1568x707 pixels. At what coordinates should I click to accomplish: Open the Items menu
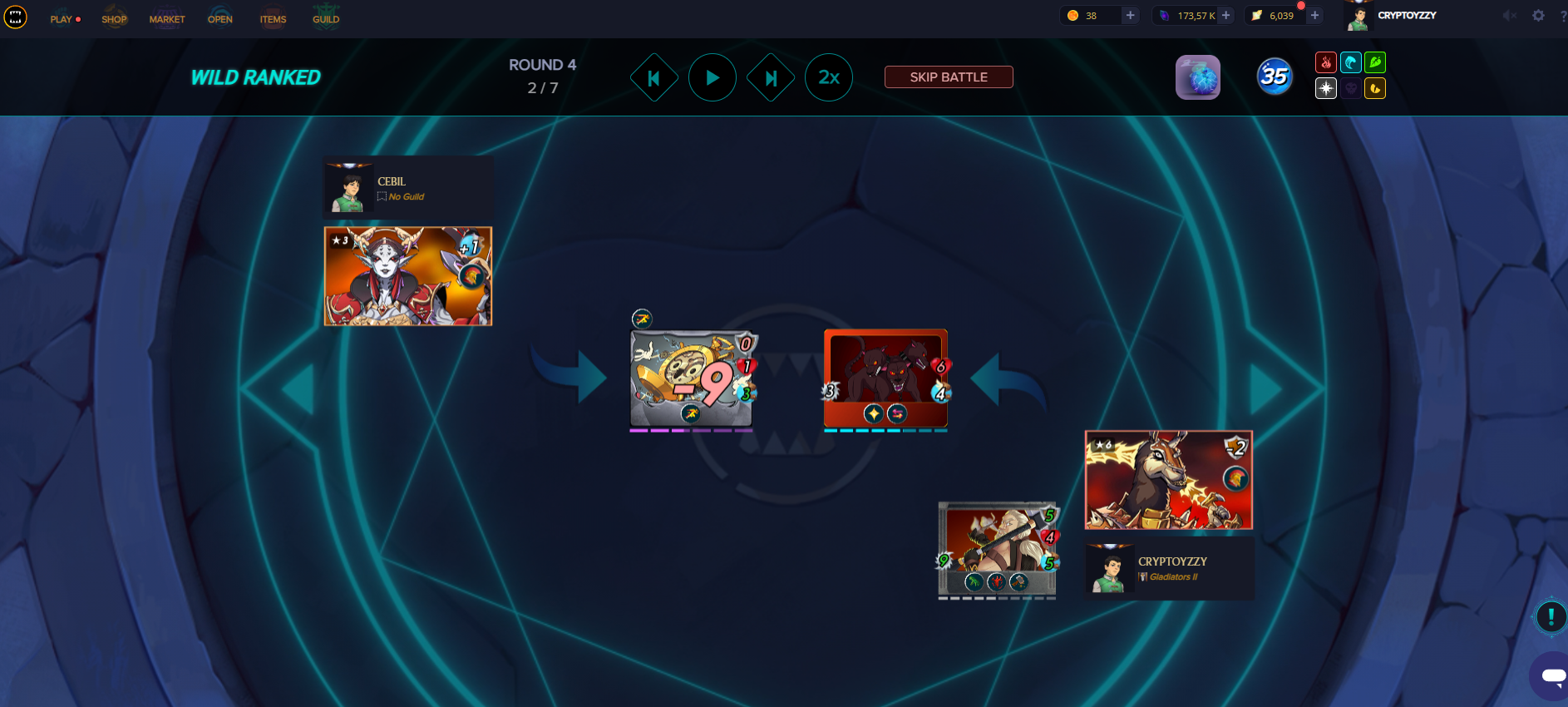[273, 18]
